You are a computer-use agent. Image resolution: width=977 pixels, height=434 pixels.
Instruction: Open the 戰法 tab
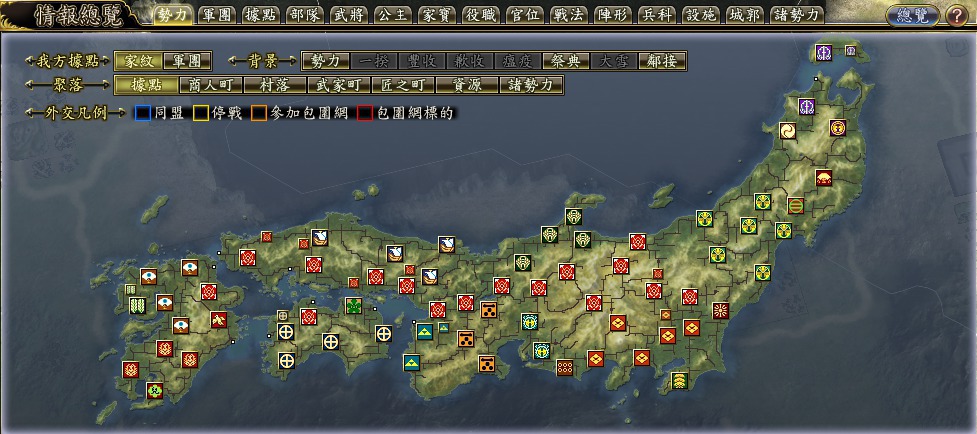point(568,15)
